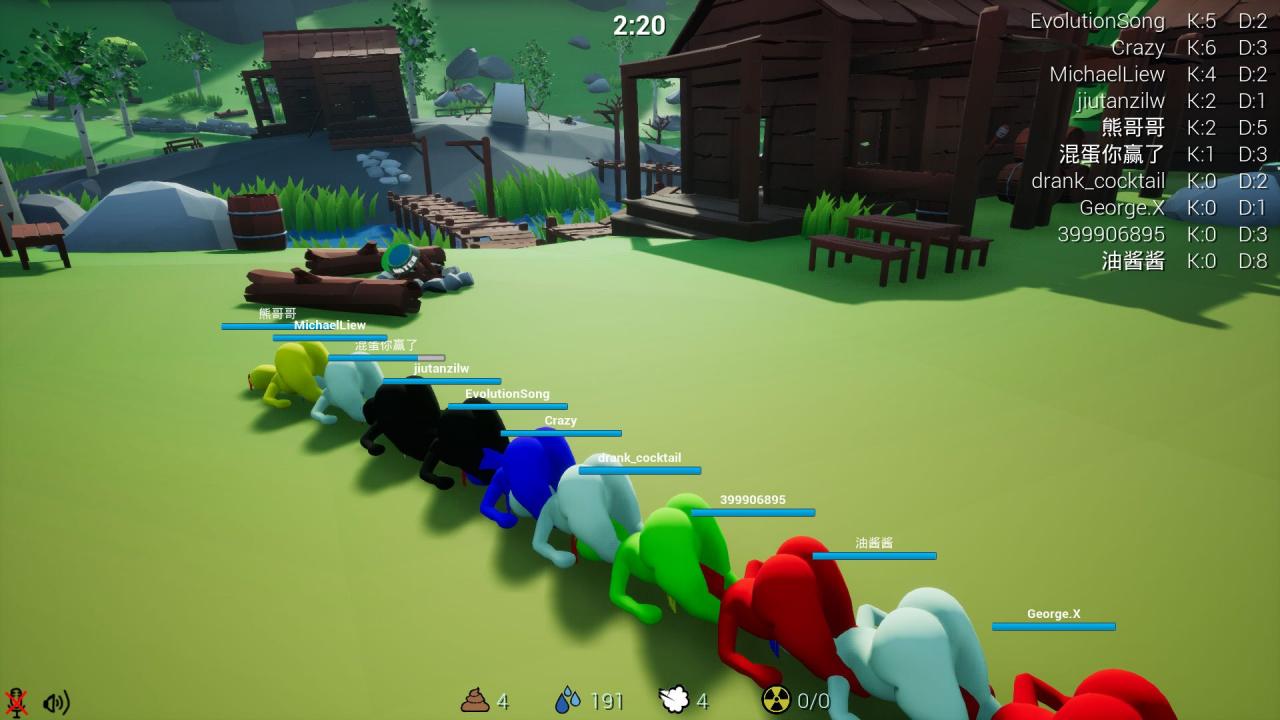Click drank_cocktail in the scoreboard
The height and width of the screenshot is (720, 1280).
click(1098, 181)
